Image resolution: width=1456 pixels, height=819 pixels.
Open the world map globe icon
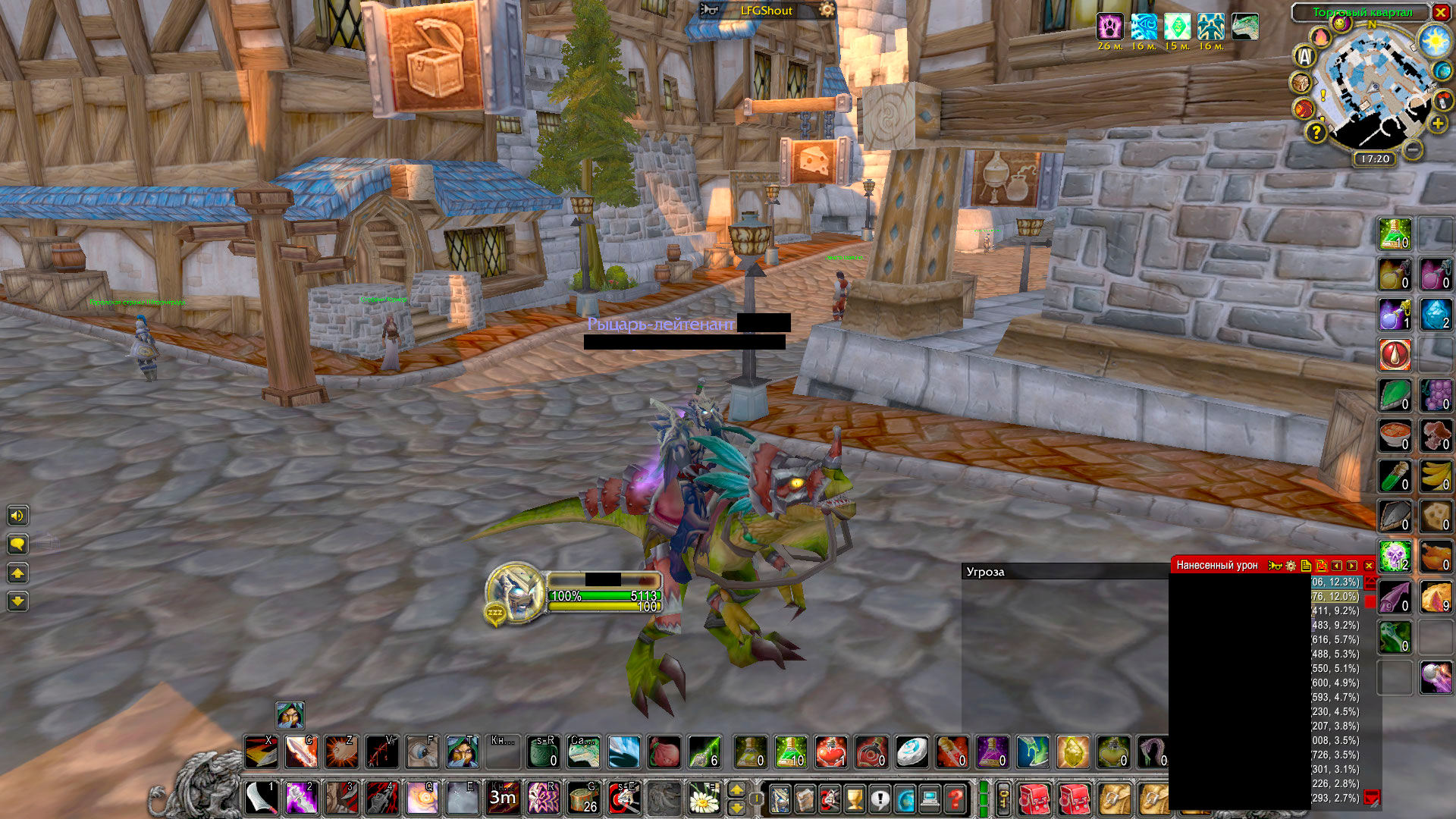905,799
